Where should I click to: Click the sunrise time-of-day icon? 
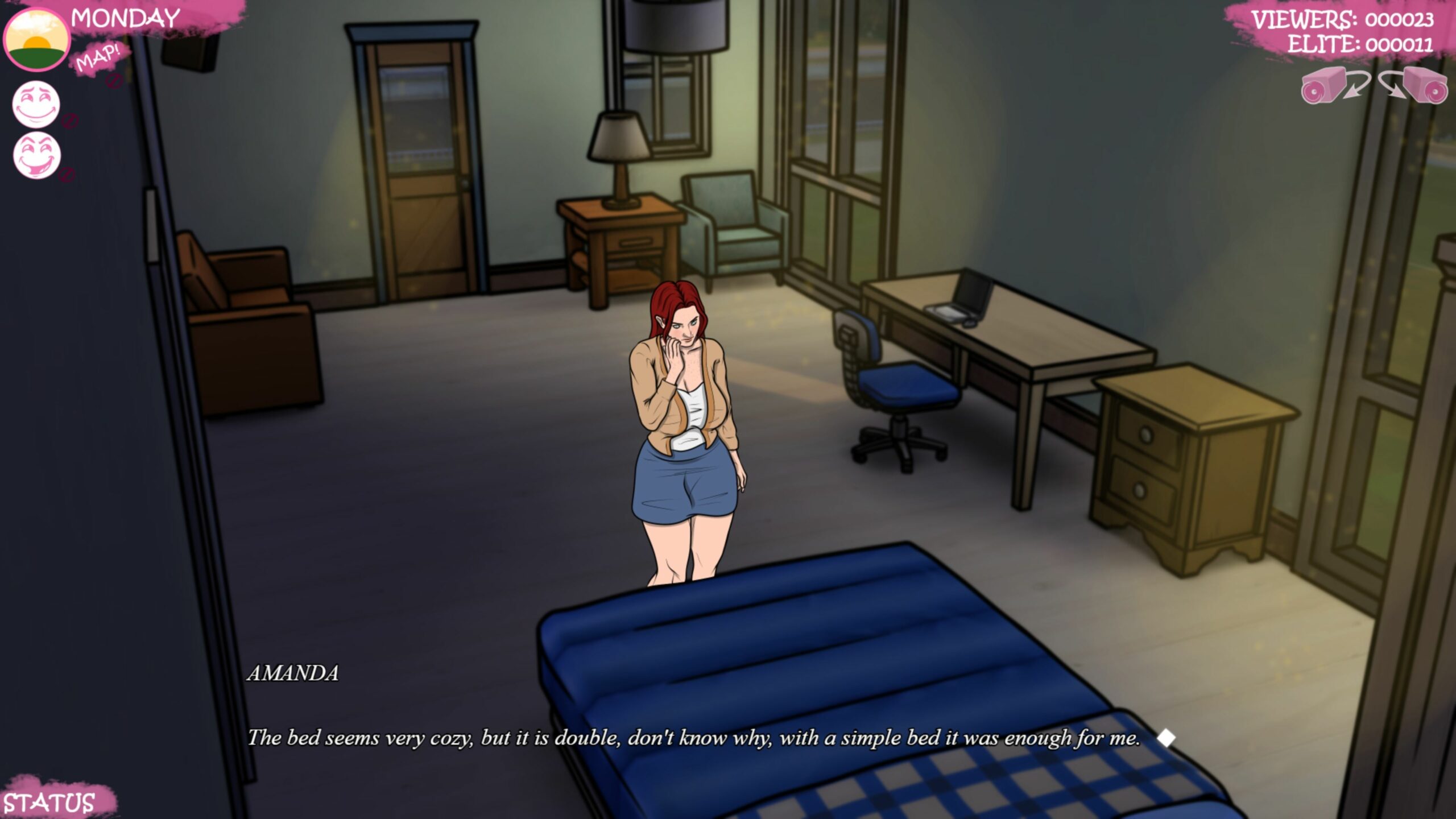point(36,40)
